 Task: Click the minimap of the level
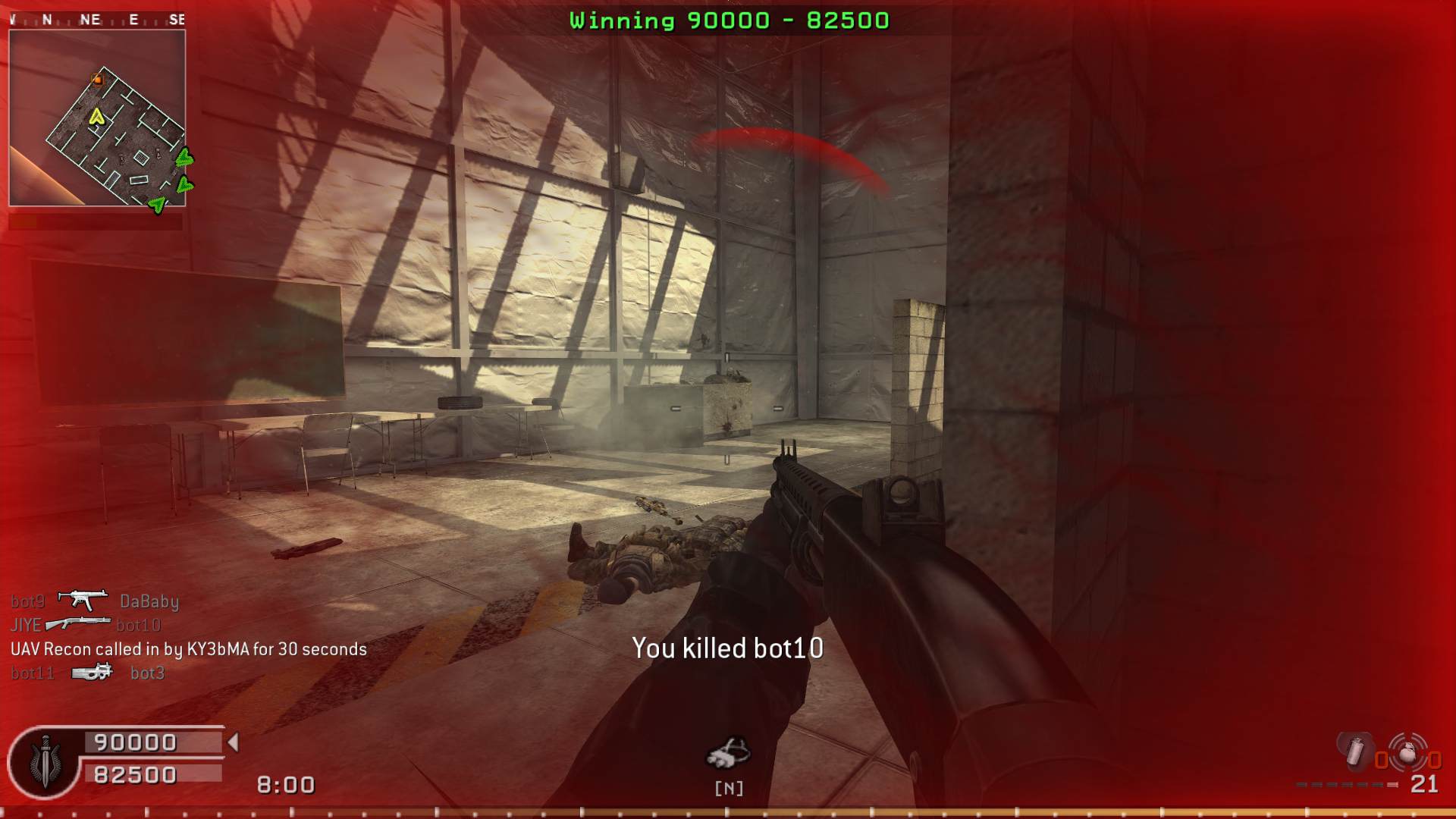click(97, 118)
